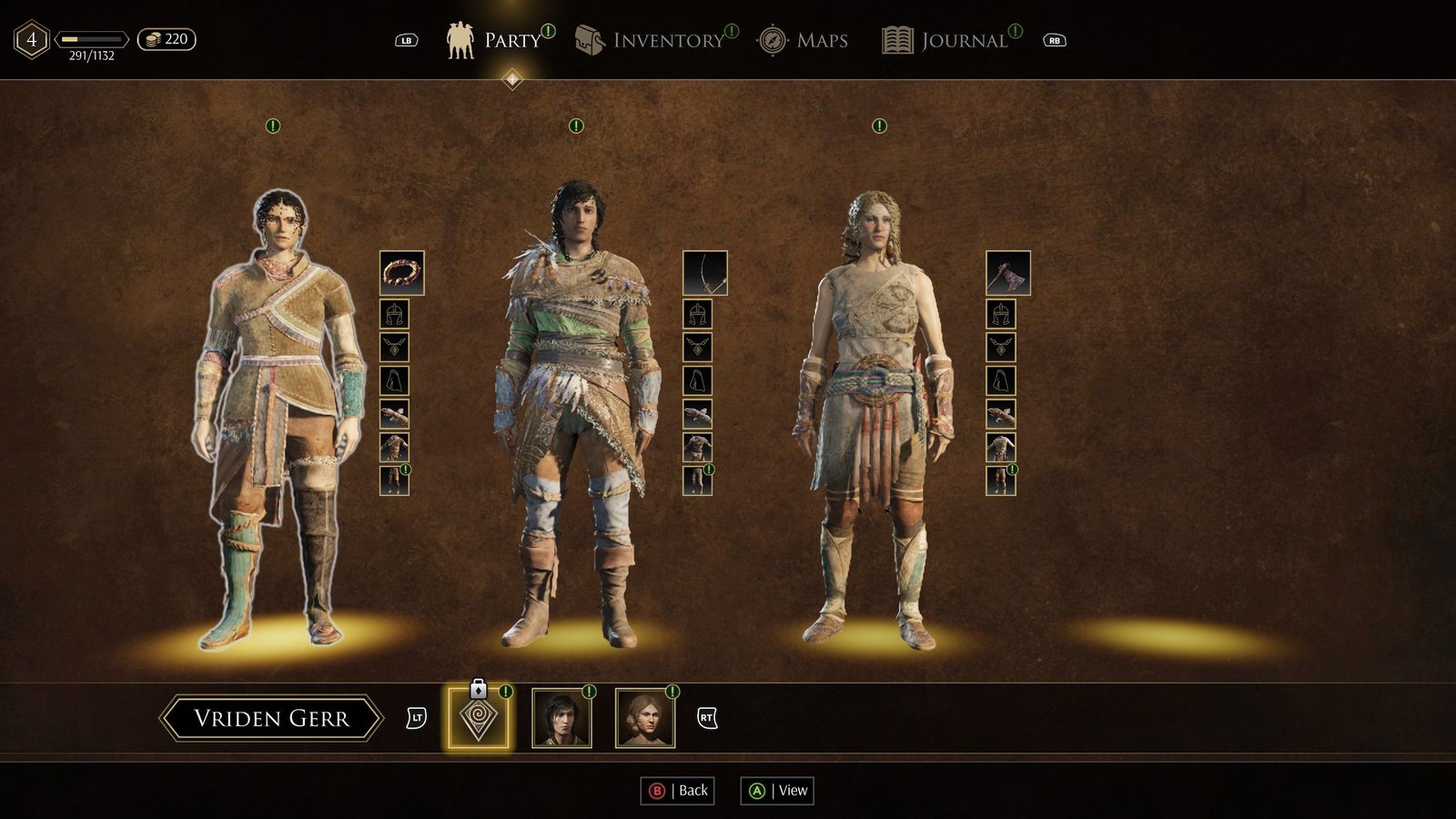Choose the dark-haired male companion portrait
The height and width of the screenshot is (819, 1456).
pyautogui.click(x=561, y=719)
